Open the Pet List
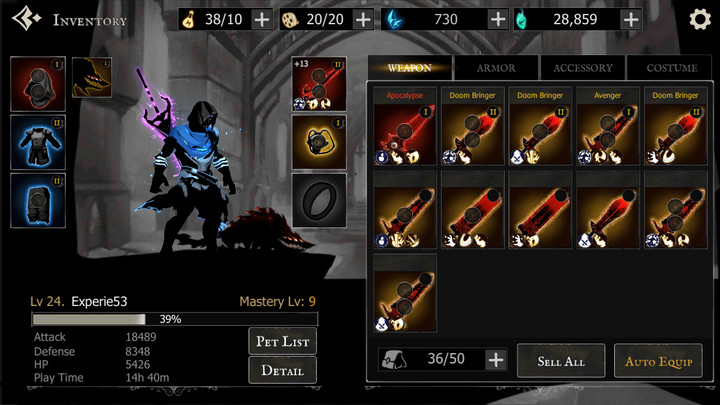Image resolution: width=720 pixels, height=405 pixels. (283, 341)
